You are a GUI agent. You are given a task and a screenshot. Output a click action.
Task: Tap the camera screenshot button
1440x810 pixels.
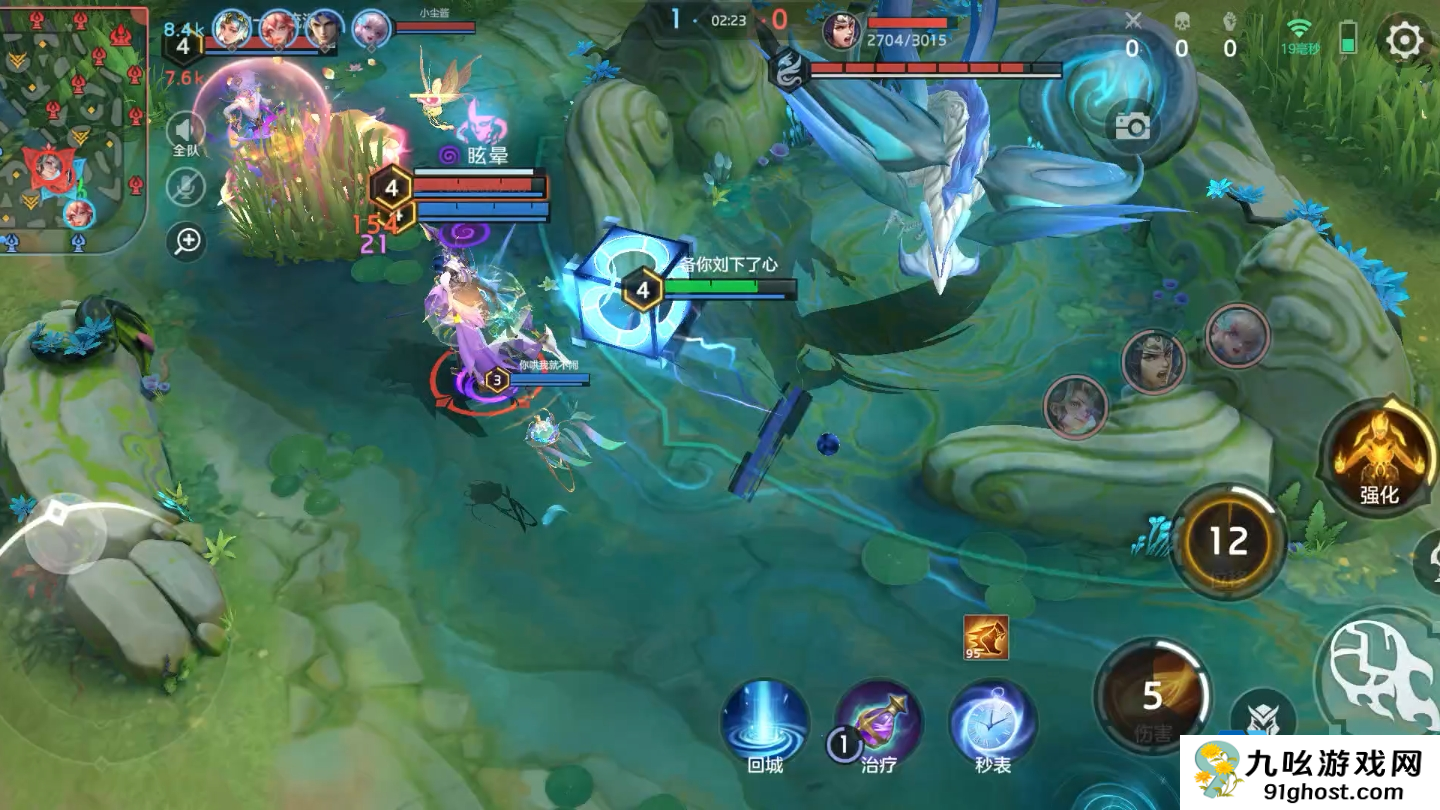(1132, 126)
